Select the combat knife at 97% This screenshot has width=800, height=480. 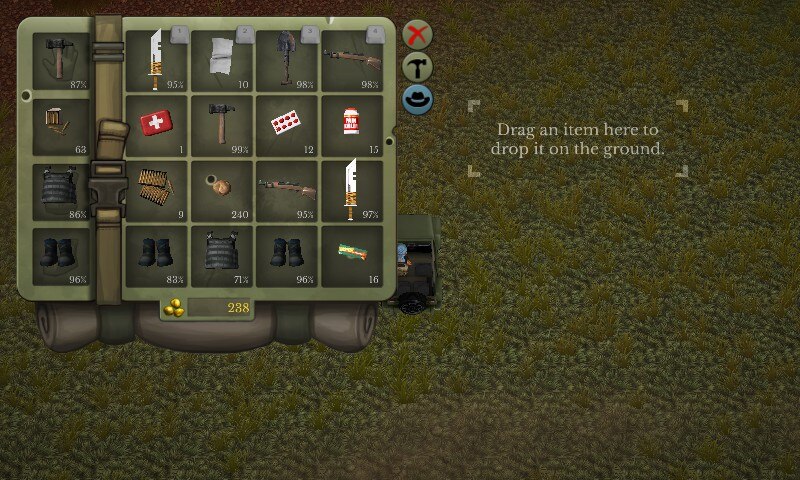click(x=352, y=190)
